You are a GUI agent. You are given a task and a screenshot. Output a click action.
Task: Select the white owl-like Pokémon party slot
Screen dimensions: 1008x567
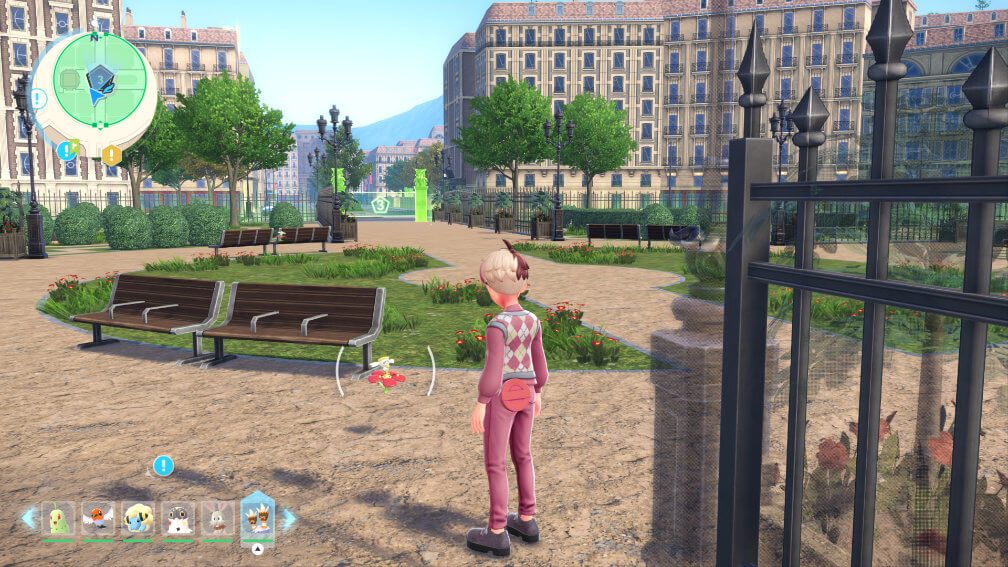178,519
